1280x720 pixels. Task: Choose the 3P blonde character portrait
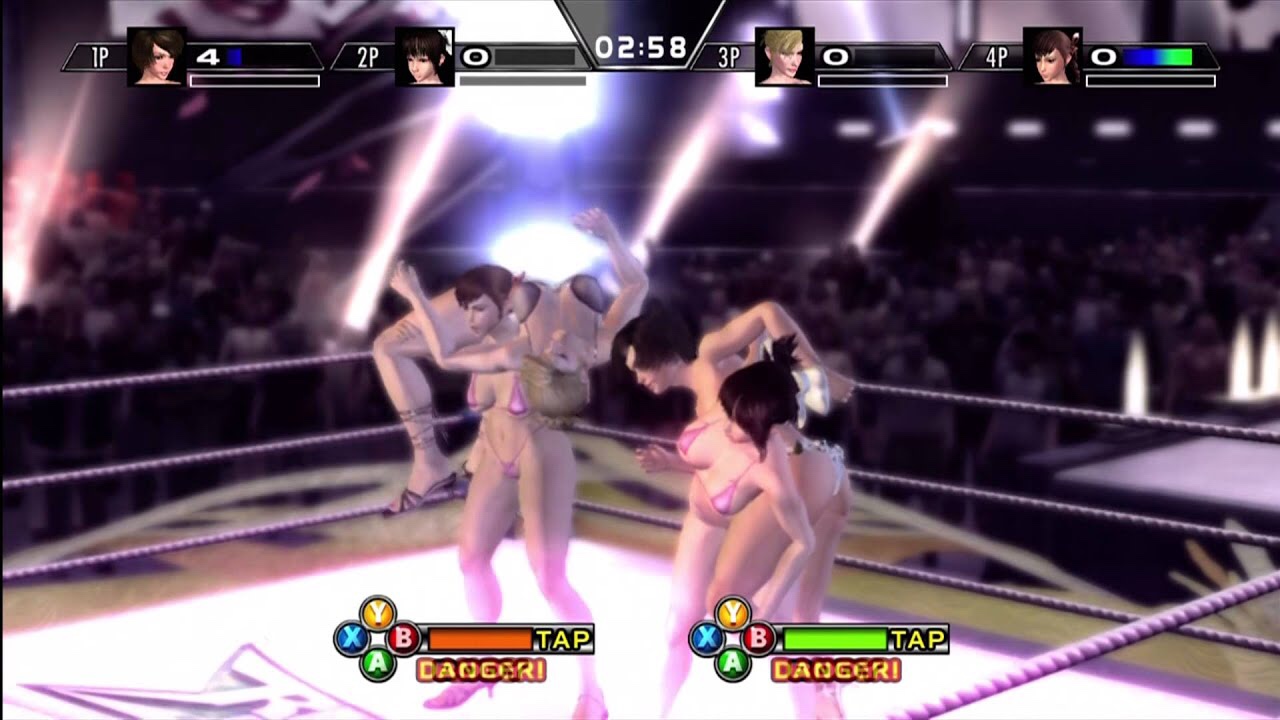[783, 57]
